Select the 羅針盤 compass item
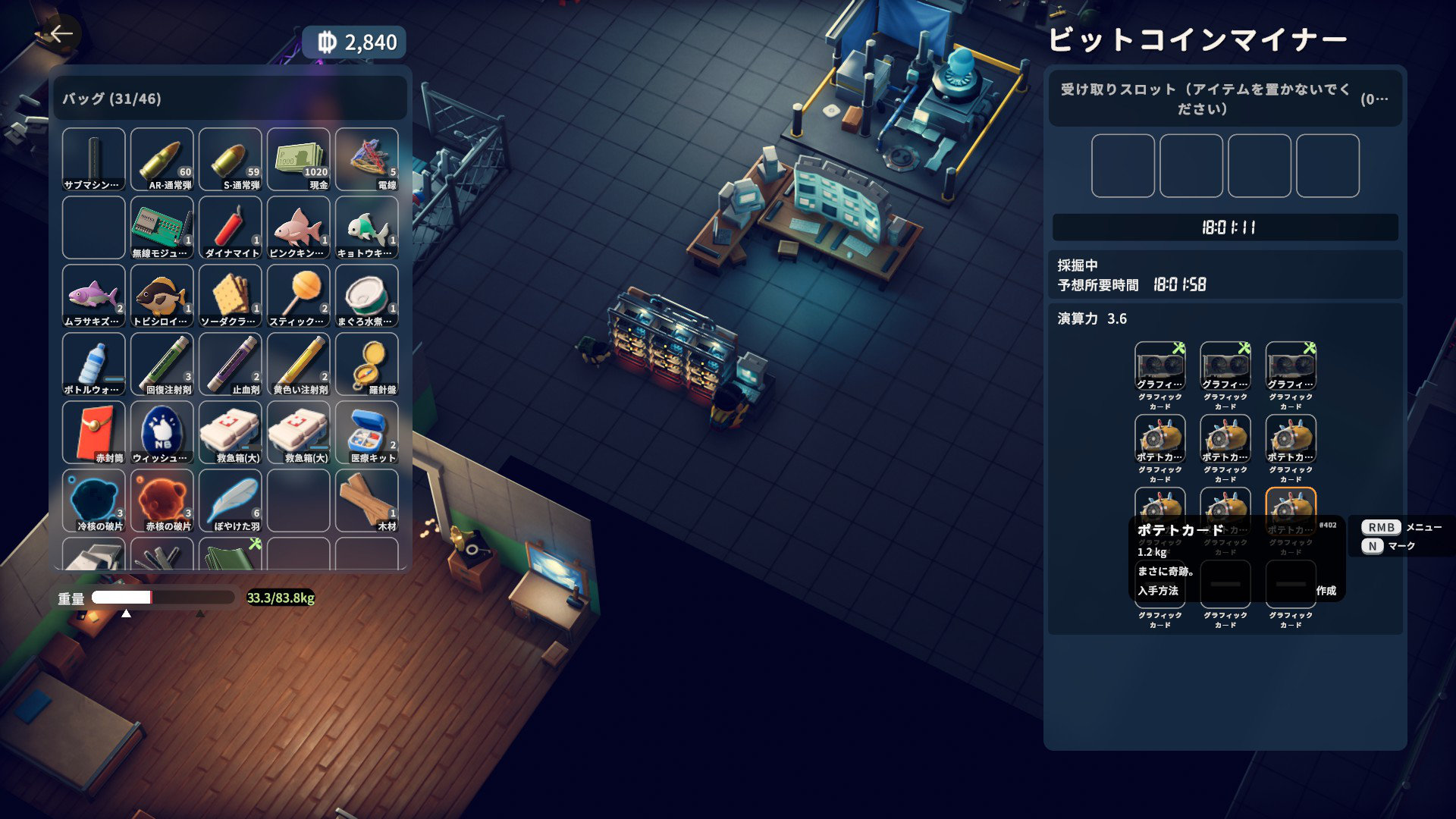The width and height of the screenshot is (1456, 819). (367, 364)
